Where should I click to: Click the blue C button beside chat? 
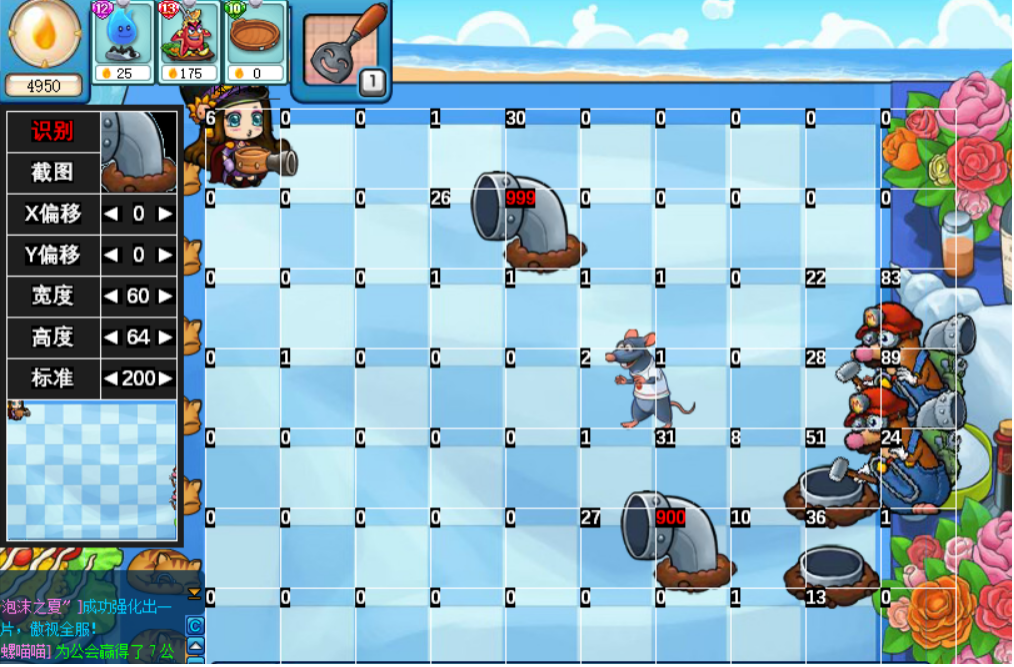point(196,626)
